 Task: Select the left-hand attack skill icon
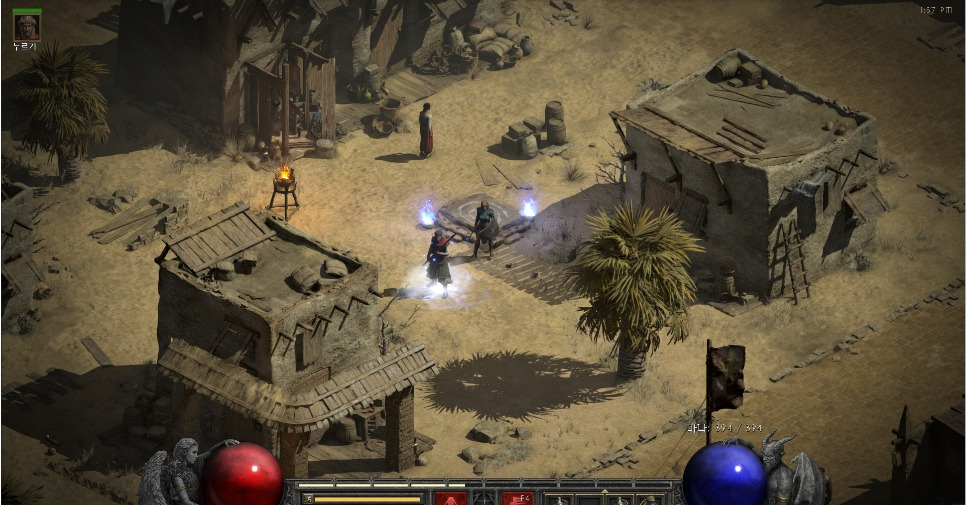450,498
